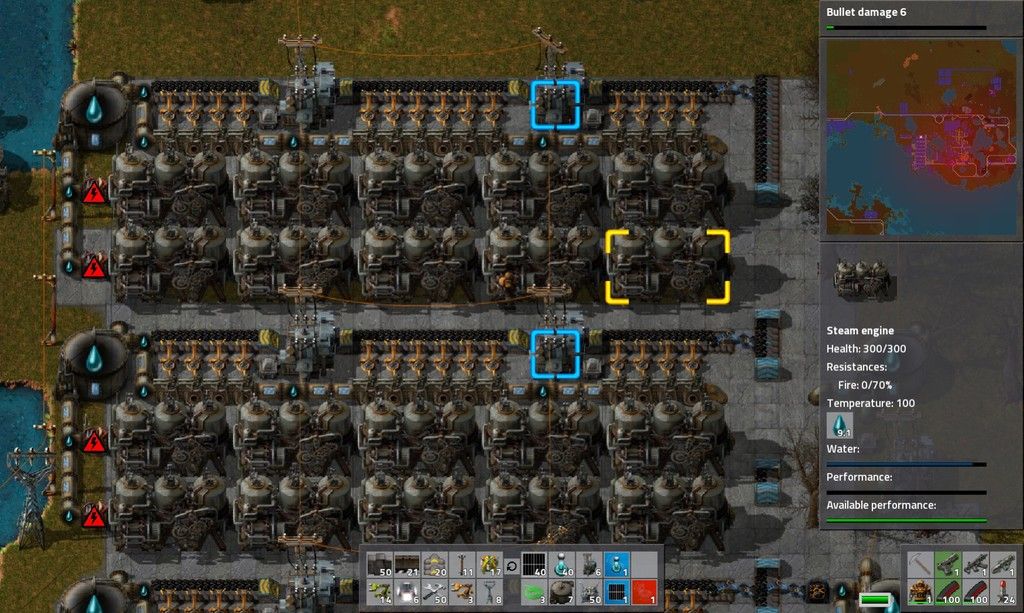Click the water fluid icon in info panel

(840, 426)
